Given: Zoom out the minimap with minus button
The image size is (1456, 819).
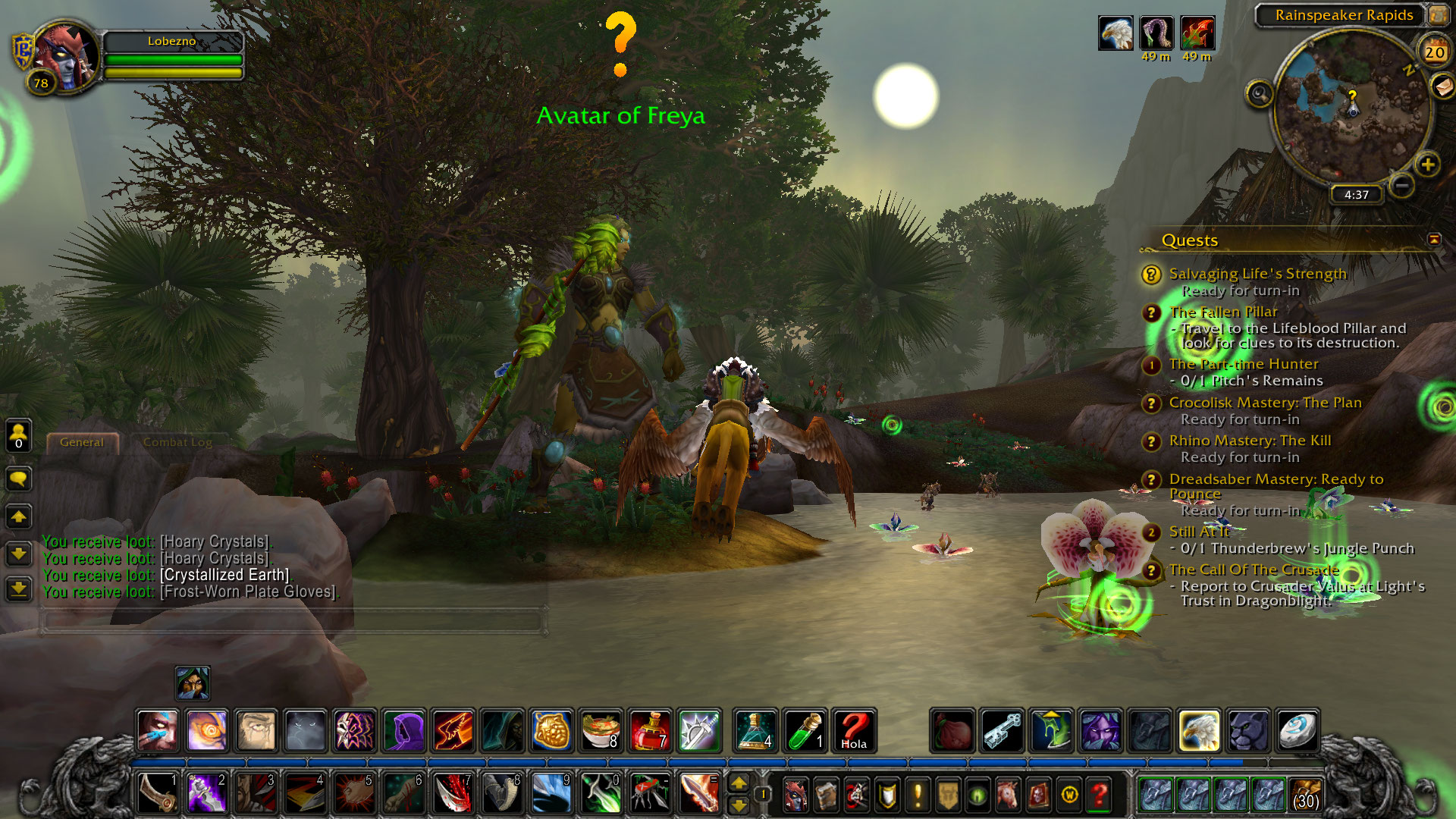Looking at the screenshot, I should [x=1402, y=184].
